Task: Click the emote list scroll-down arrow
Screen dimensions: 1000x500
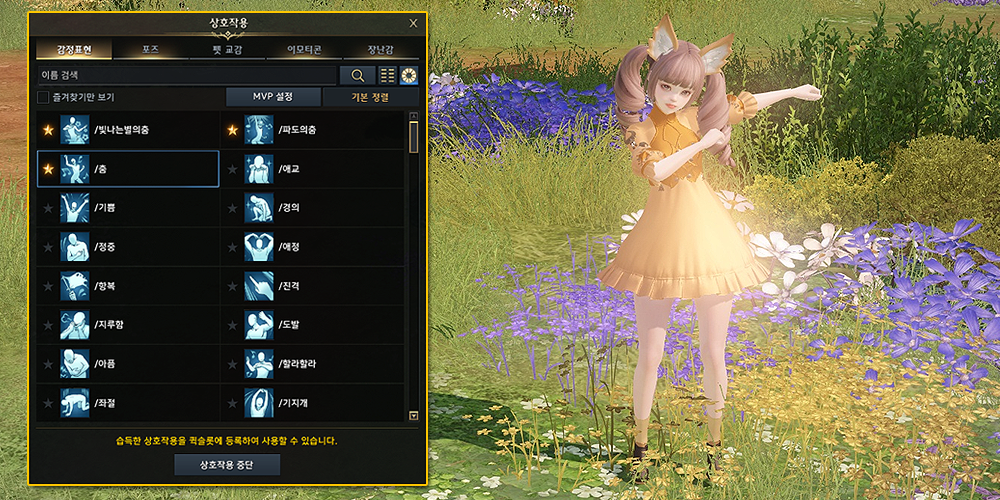Action: (414, 414)
